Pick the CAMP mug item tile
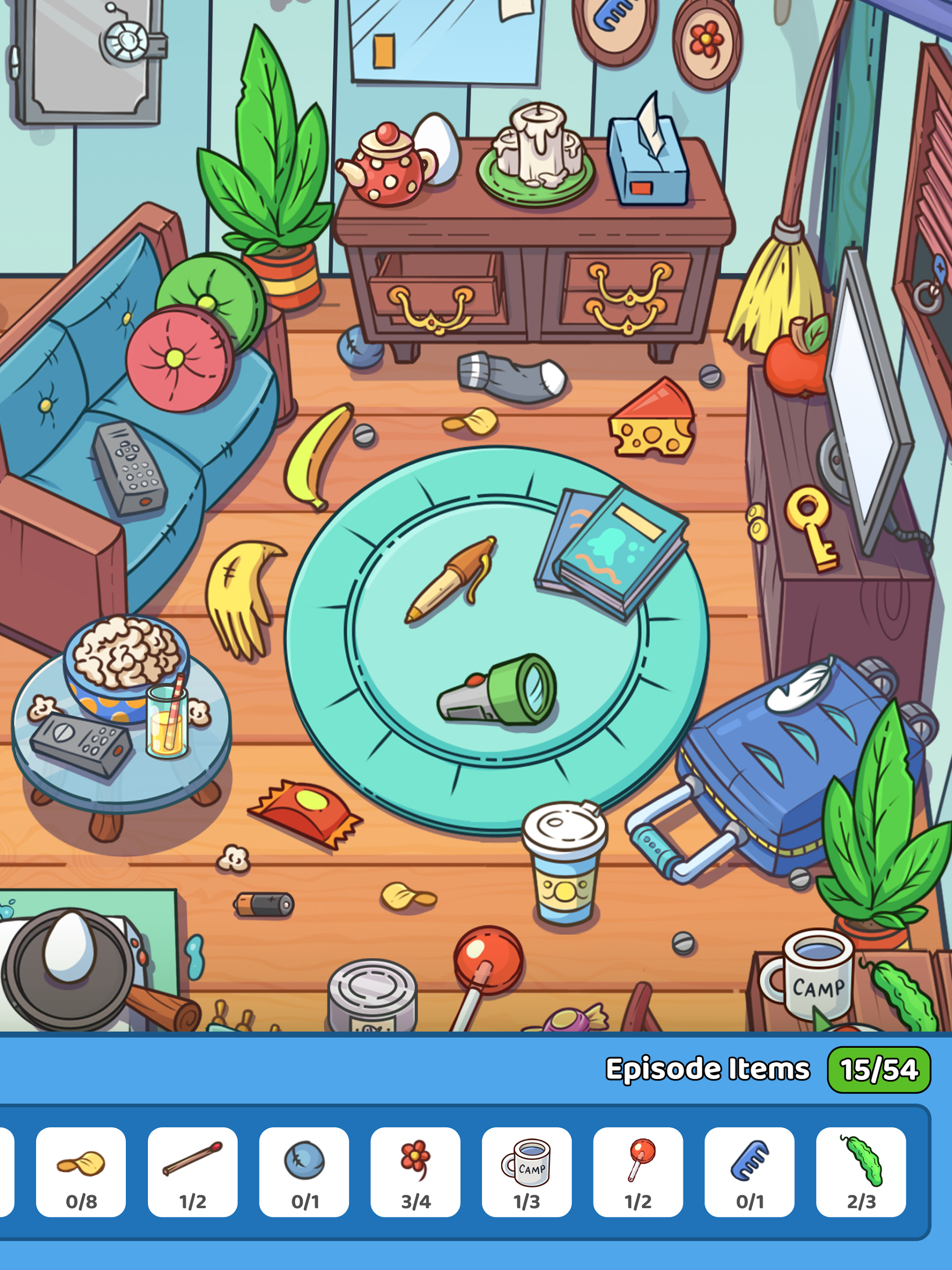 [x=526, y=1171]
